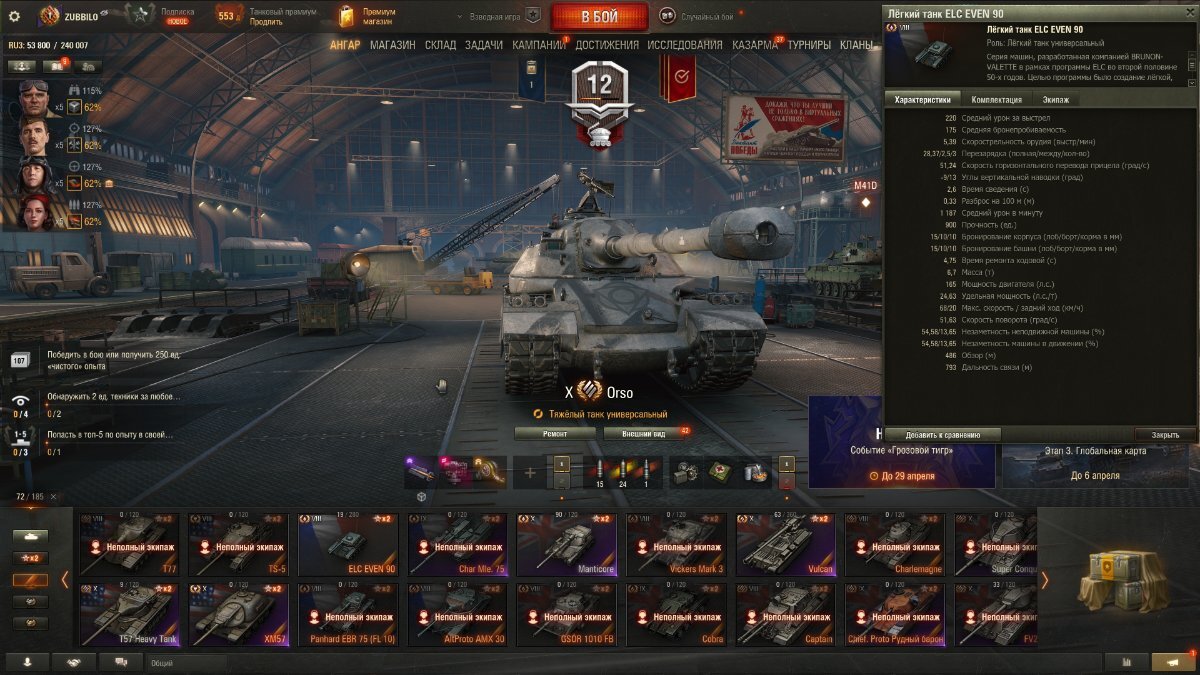The image size is (1200, 675).
Task: Open Внешний вид customization
Action: (x=644, y=433)
